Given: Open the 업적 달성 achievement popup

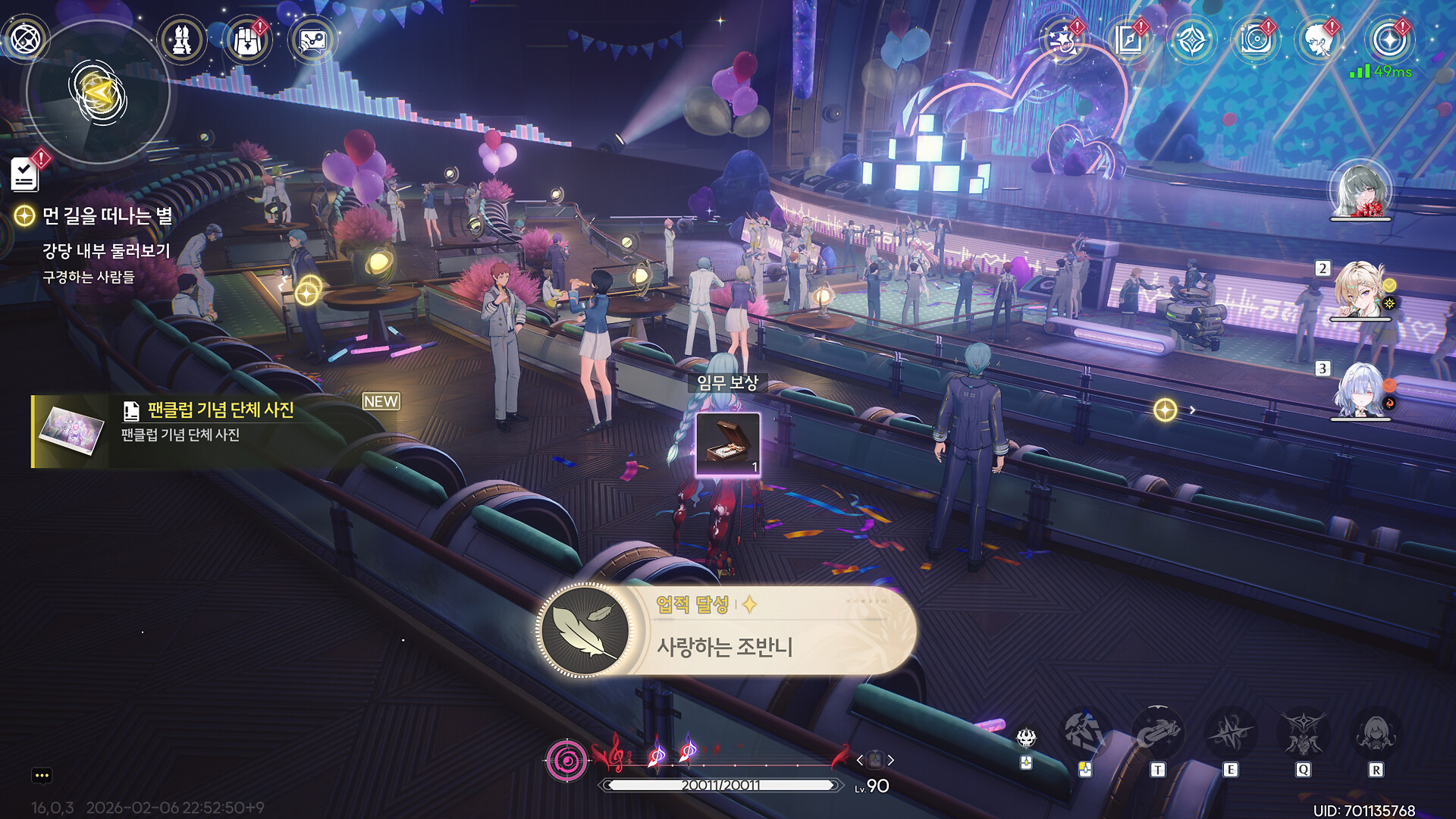Looking at the screenshot, I should [726, 630].
